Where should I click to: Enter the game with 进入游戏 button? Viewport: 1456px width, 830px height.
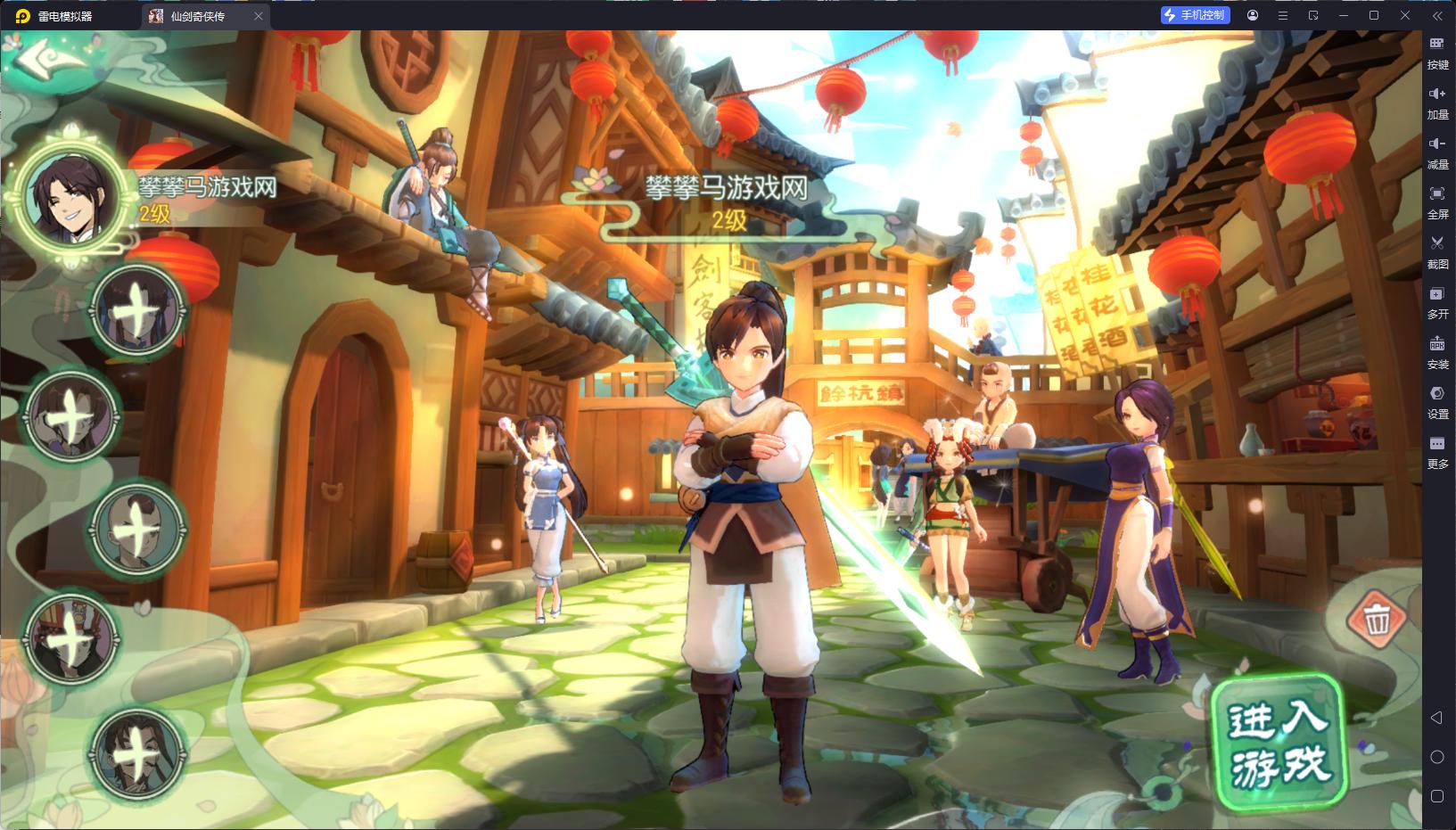(x=1279, y=744)
